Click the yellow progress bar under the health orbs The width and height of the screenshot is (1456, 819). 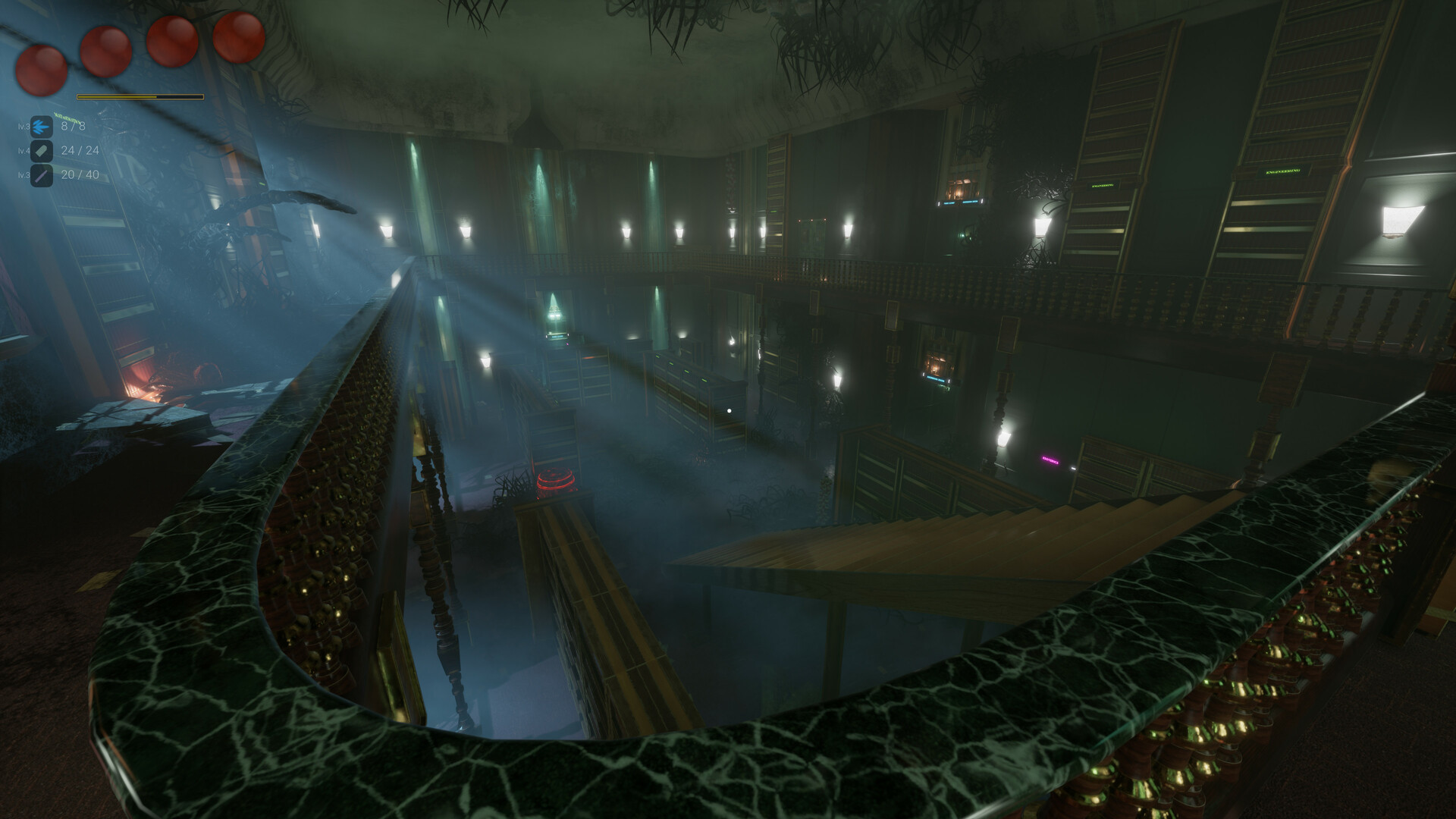click(x=140, y=96)
